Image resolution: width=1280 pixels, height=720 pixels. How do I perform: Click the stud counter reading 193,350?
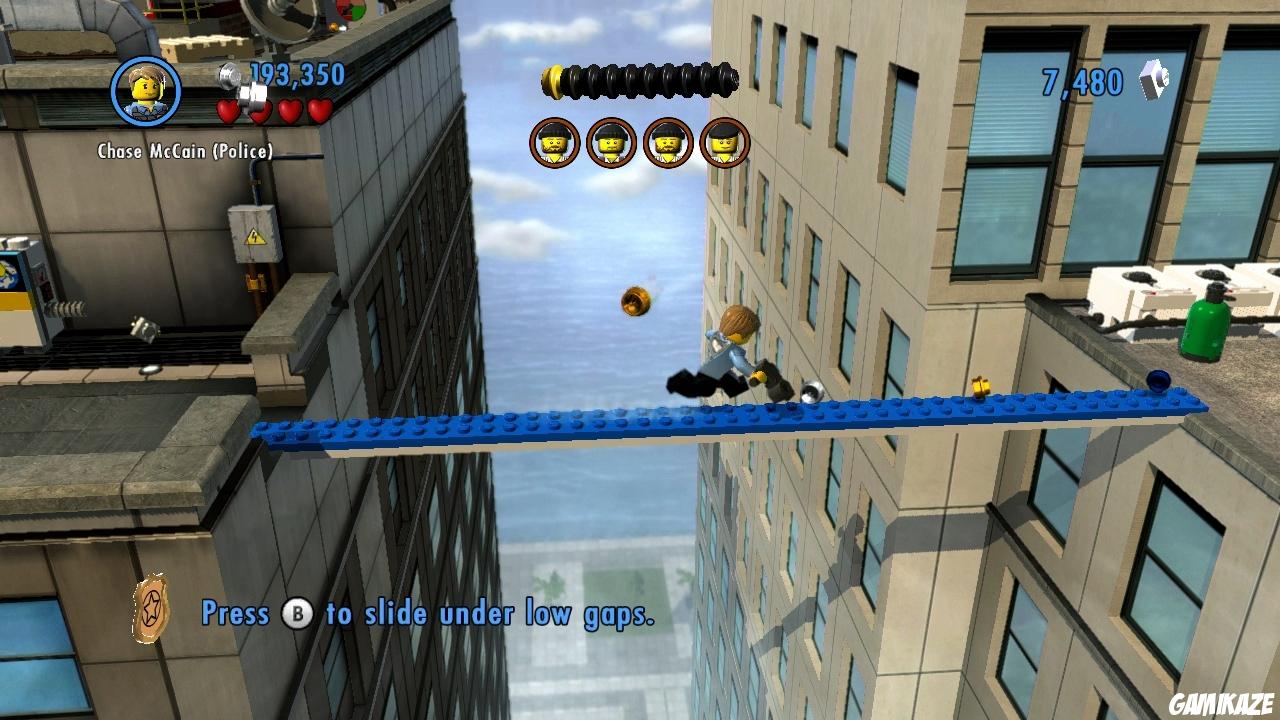[298, 73]
